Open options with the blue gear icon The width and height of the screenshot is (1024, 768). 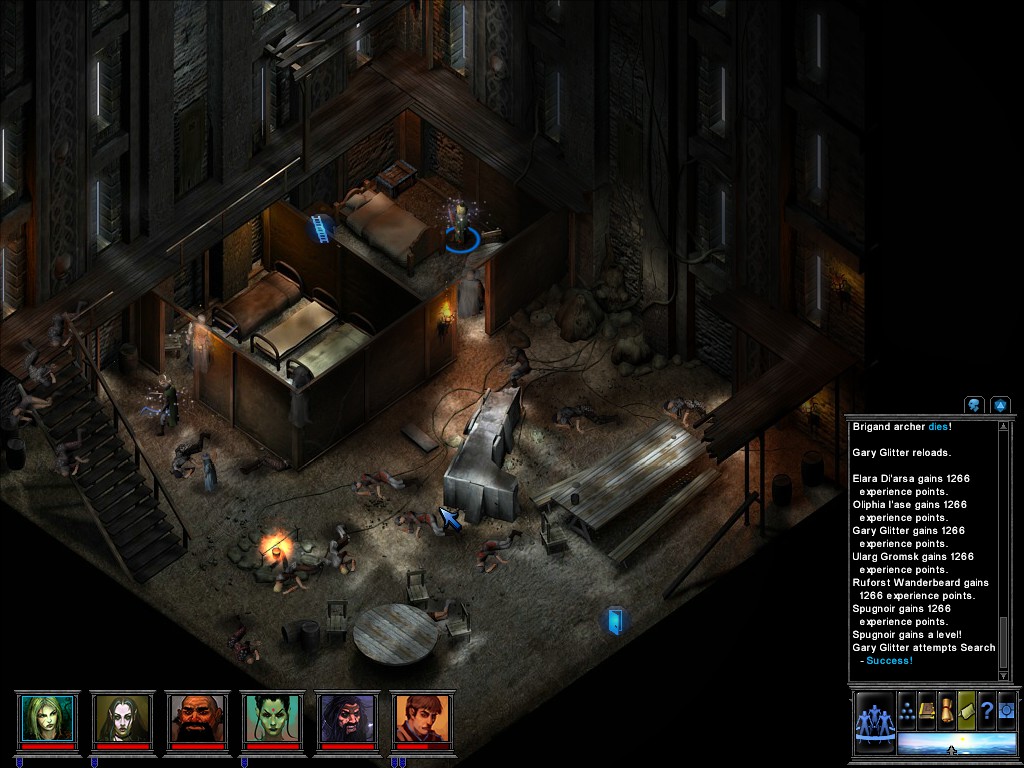tap(1007, 711)
